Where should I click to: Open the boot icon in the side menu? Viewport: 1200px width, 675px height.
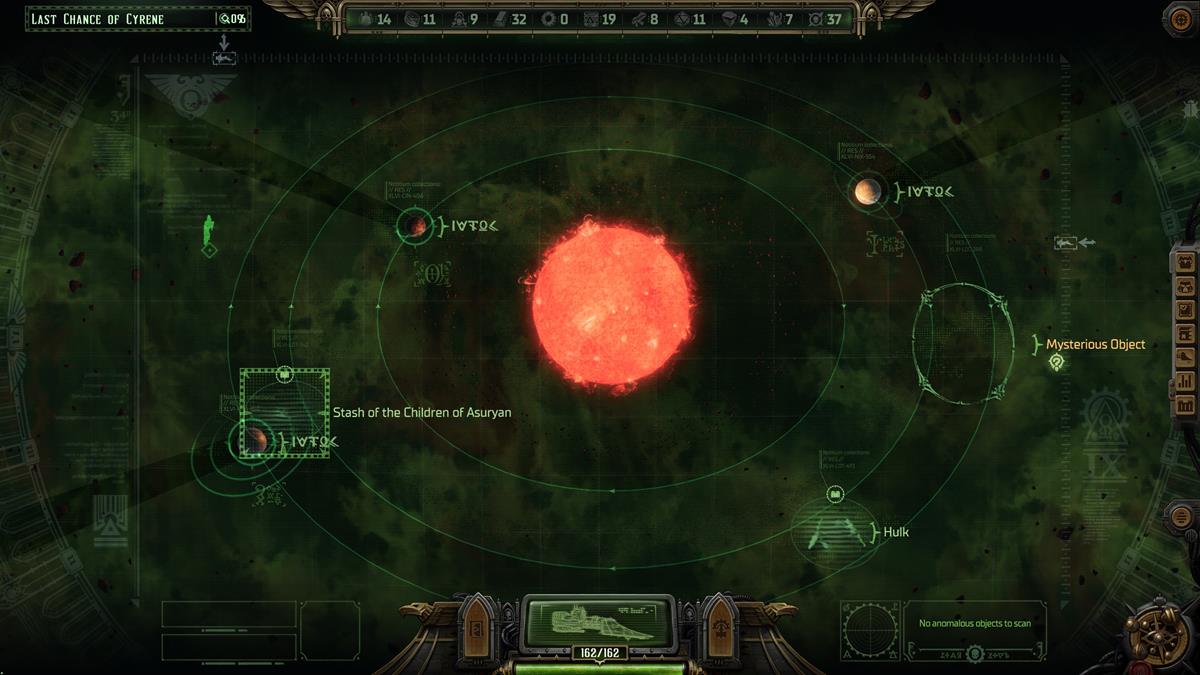[1185, 357]
